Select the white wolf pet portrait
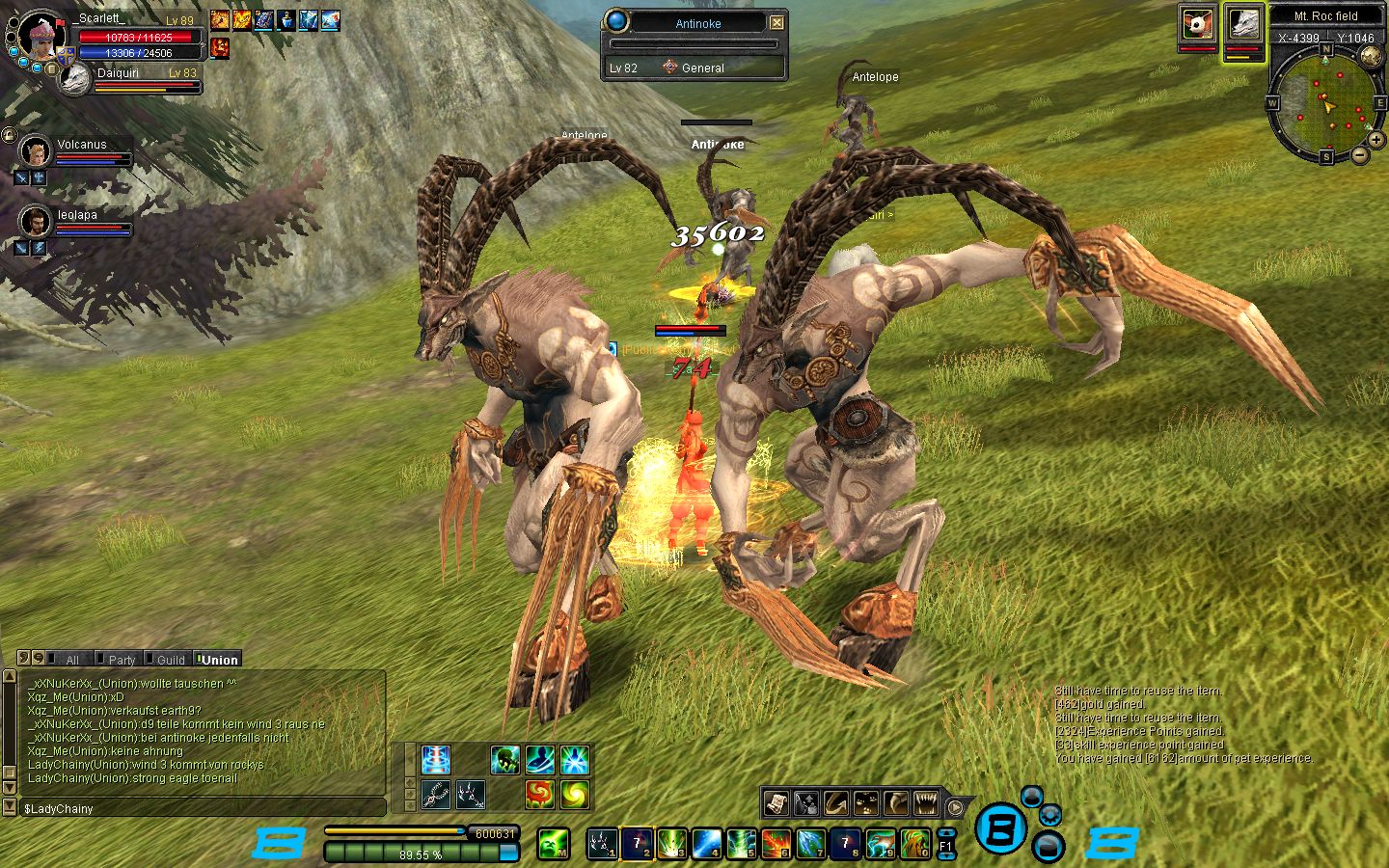The width and height of the screenshot is (1389, 868). (1243, 24)
